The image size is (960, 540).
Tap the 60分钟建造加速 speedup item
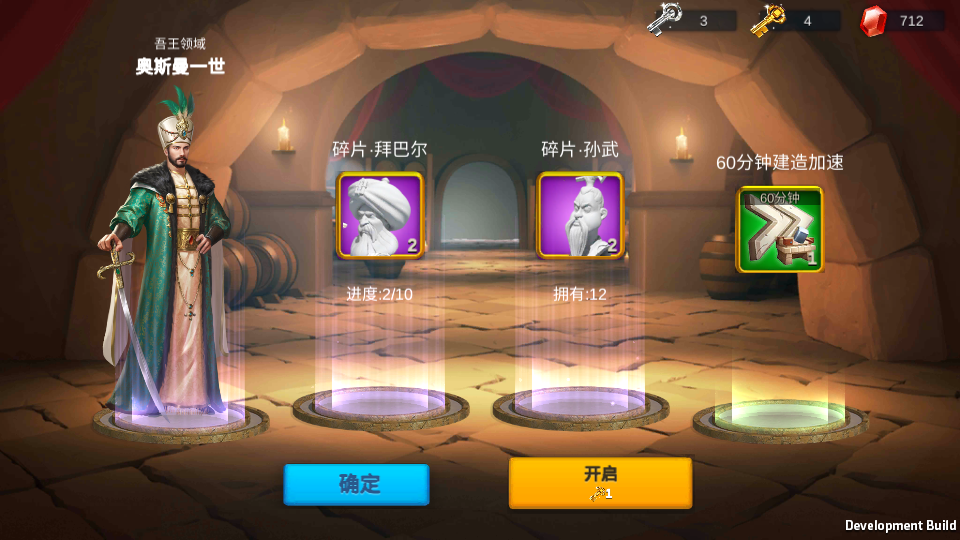[x=780, y=229]
